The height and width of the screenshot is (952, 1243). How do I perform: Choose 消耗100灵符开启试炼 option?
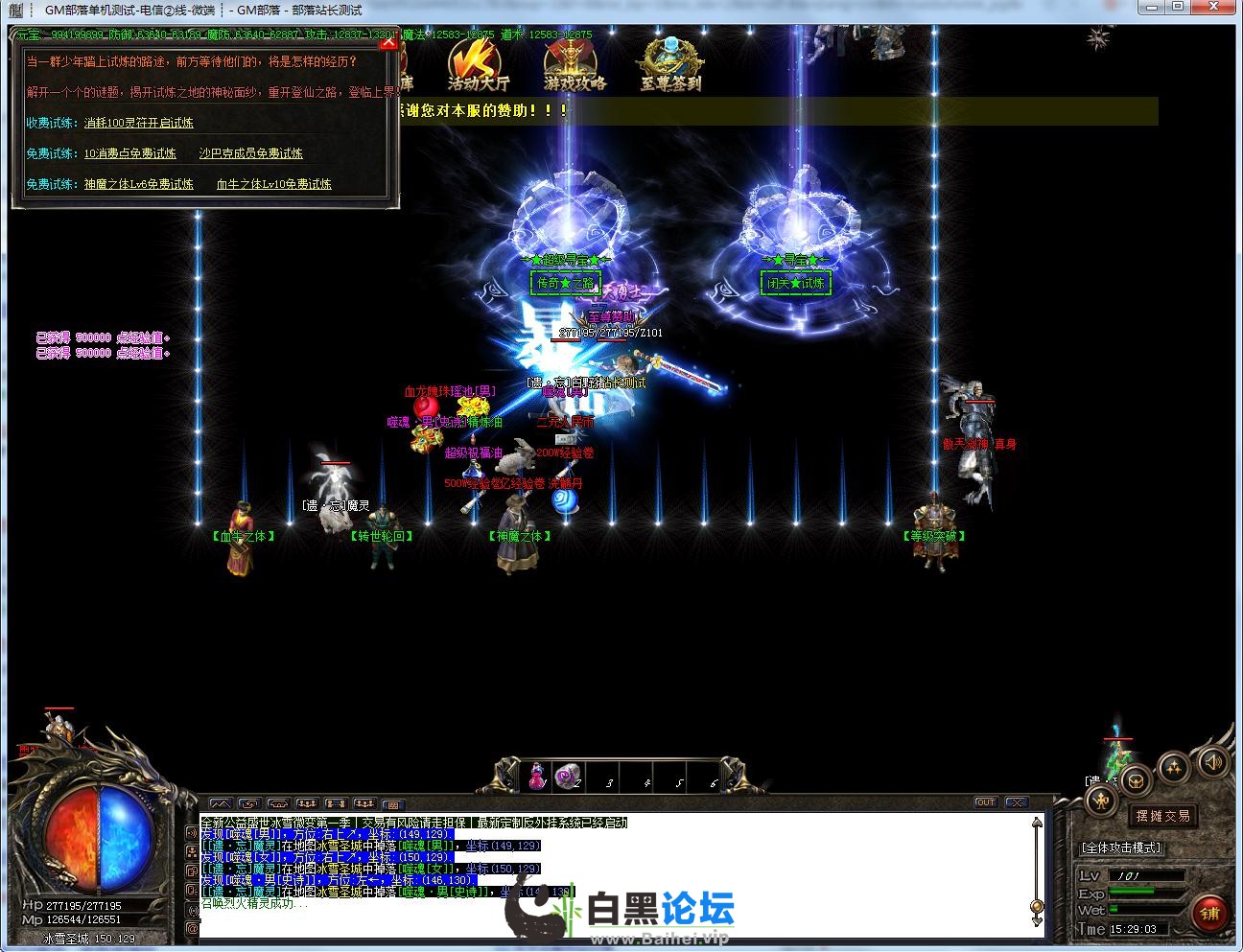point(138,123)
